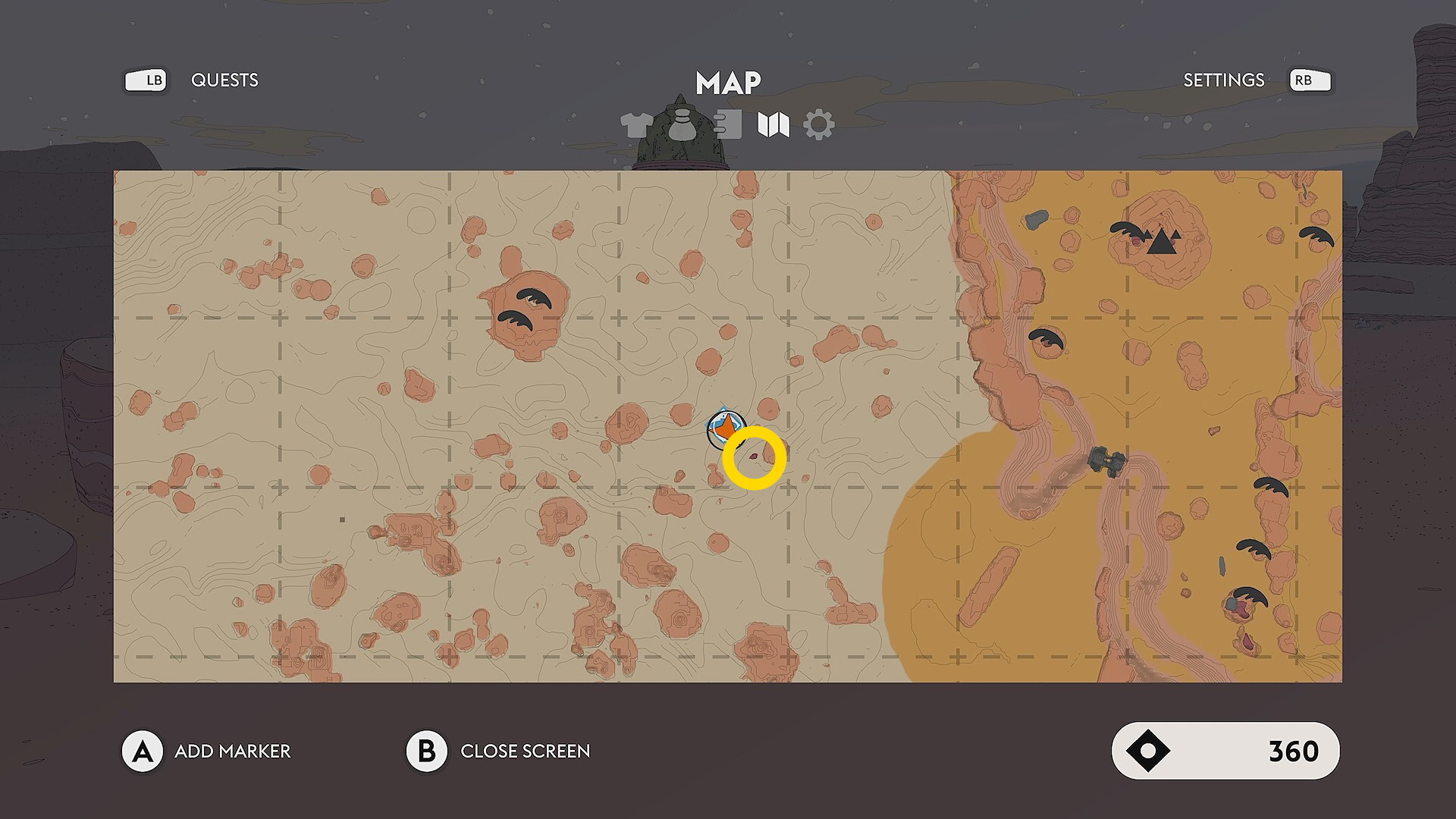Show the quest journal tab icon
1456x819 pixels.
tap(728, 124)
